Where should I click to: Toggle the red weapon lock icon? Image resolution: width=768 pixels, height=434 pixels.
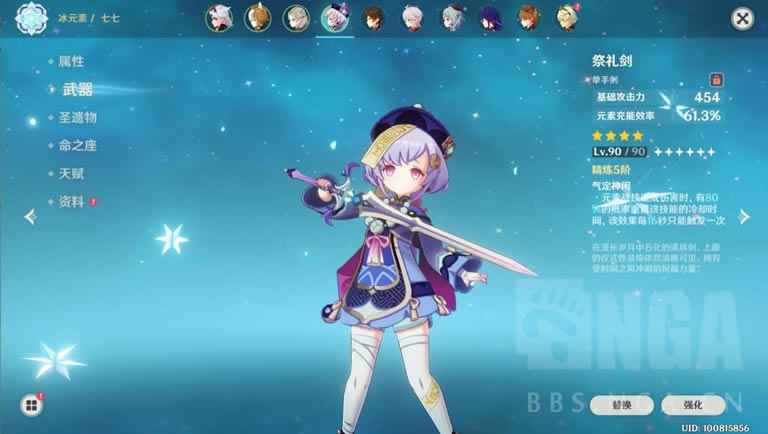(716, 79)
